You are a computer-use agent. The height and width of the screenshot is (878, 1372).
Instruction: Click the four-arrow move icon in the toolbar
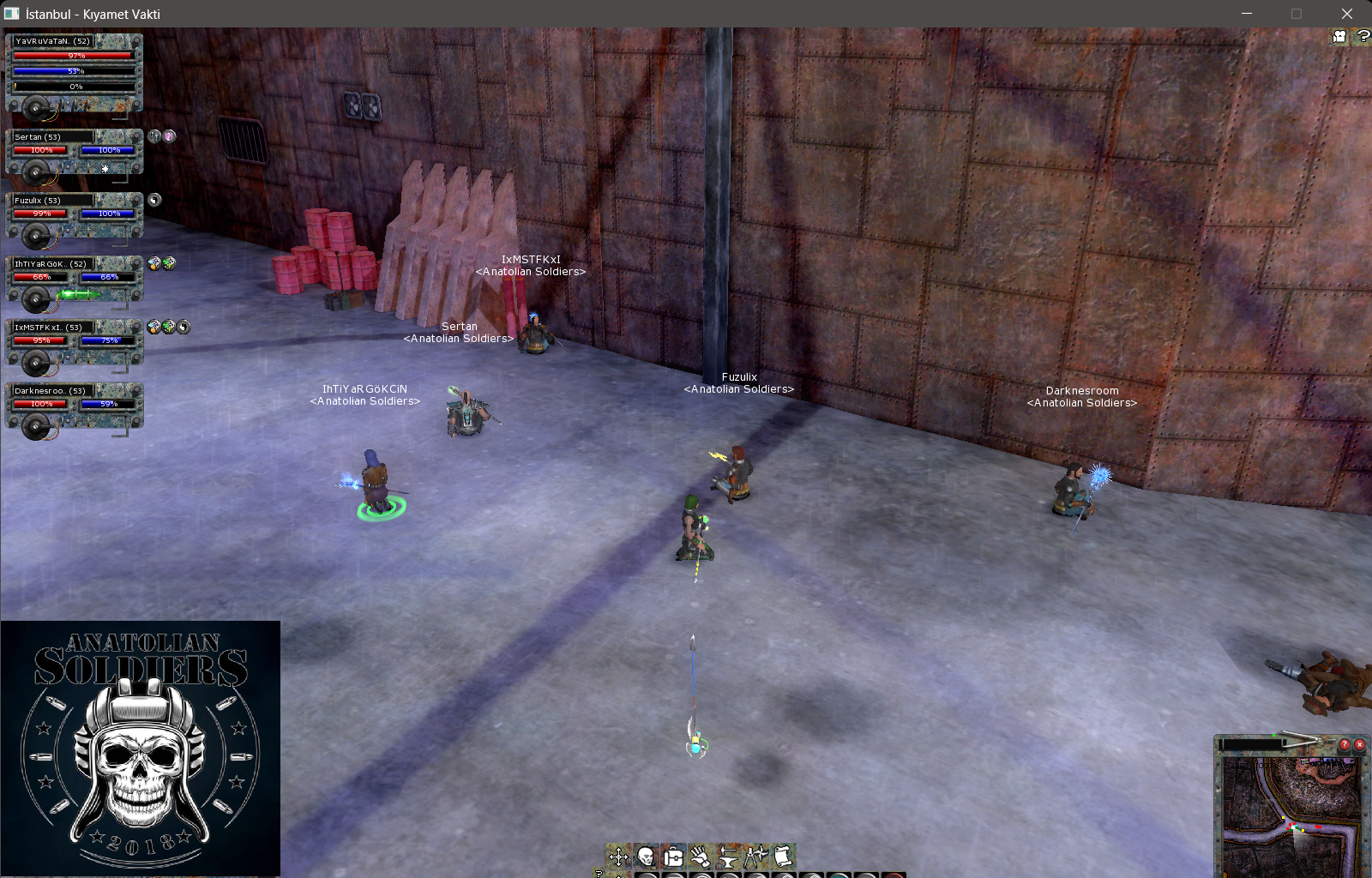click(x=618, y=856)
